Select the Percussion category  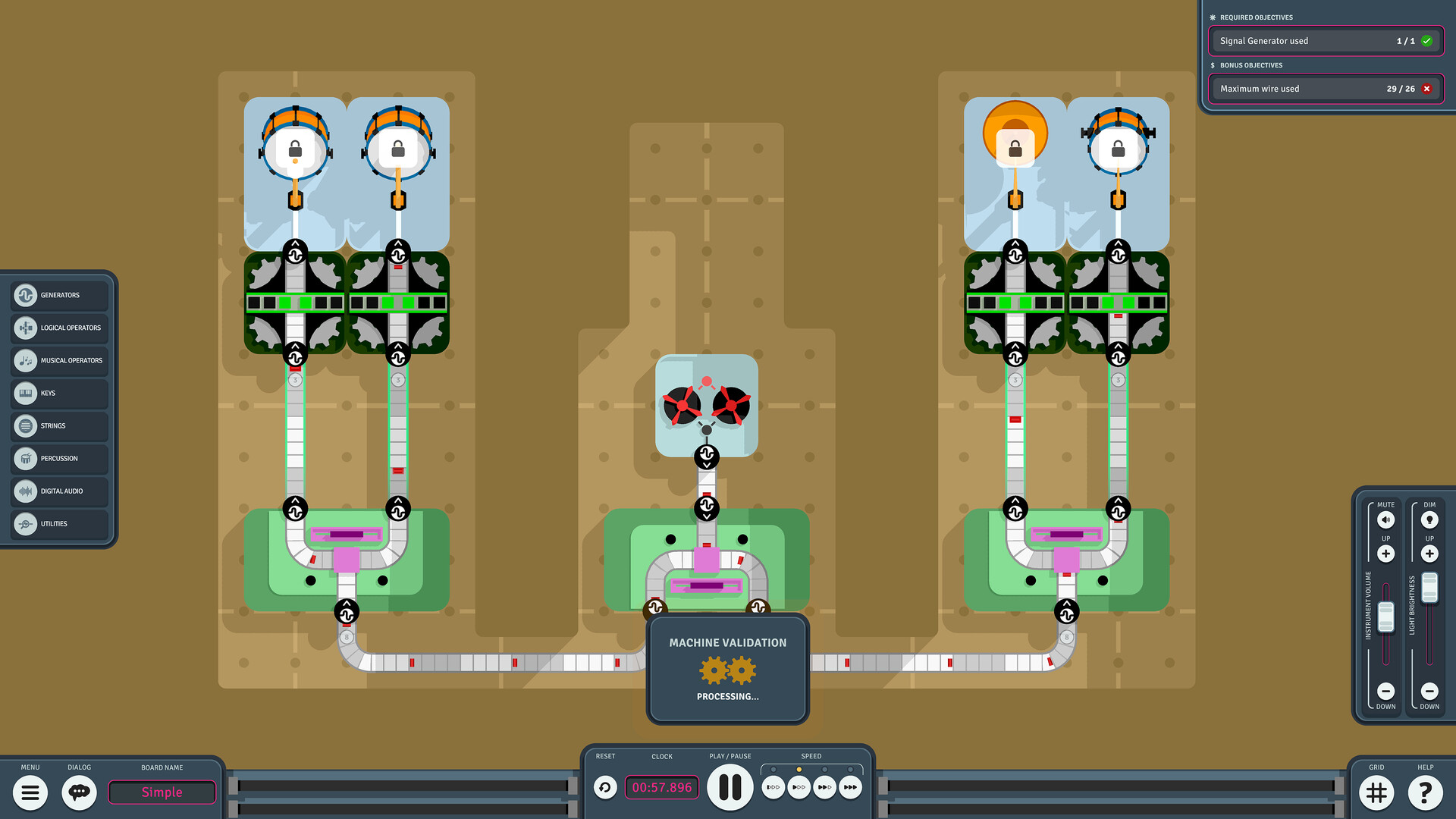[58, 458]
